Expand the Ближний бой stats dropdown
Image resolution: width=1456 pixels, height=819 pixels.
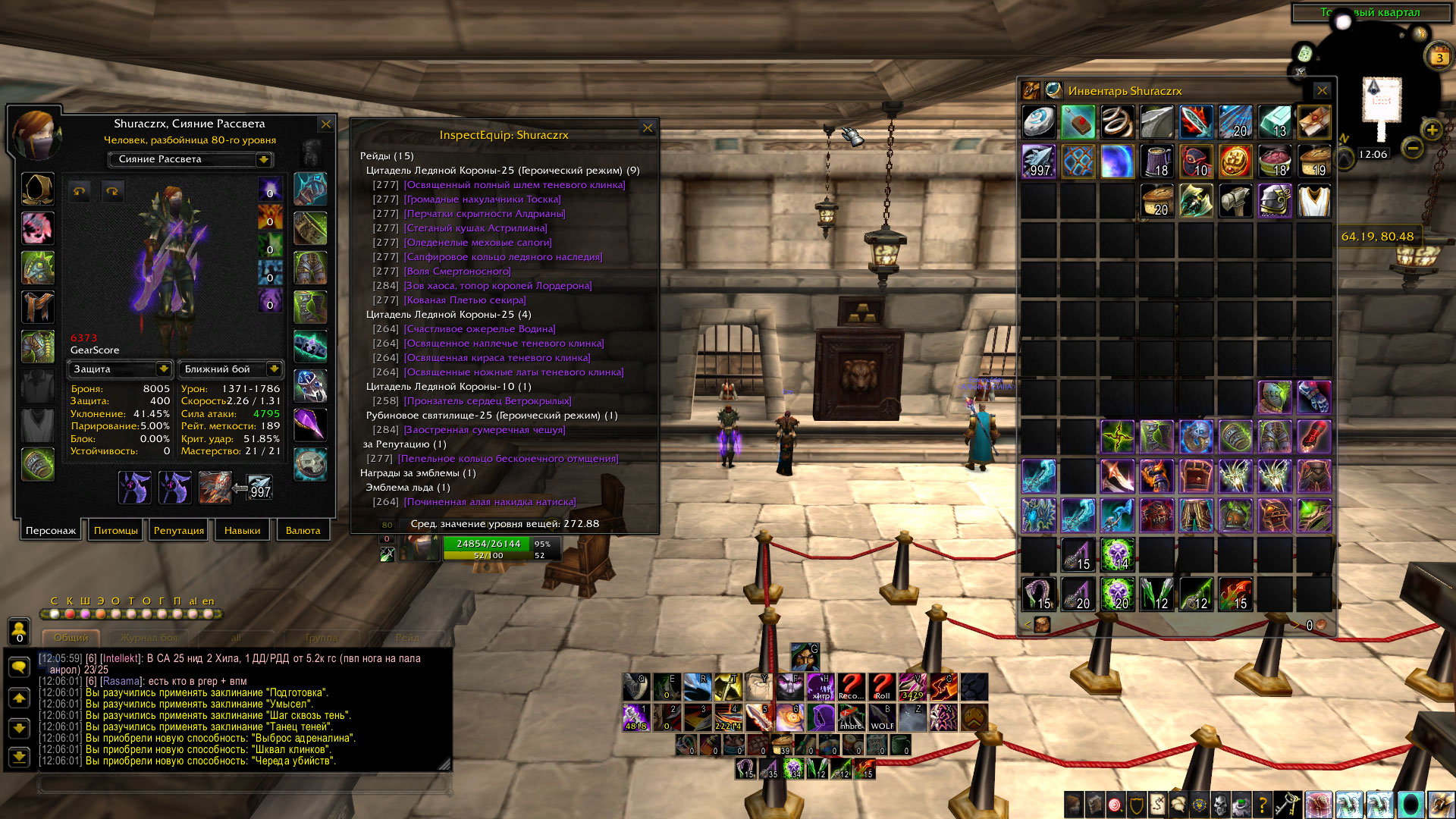[x=274, y=369]
